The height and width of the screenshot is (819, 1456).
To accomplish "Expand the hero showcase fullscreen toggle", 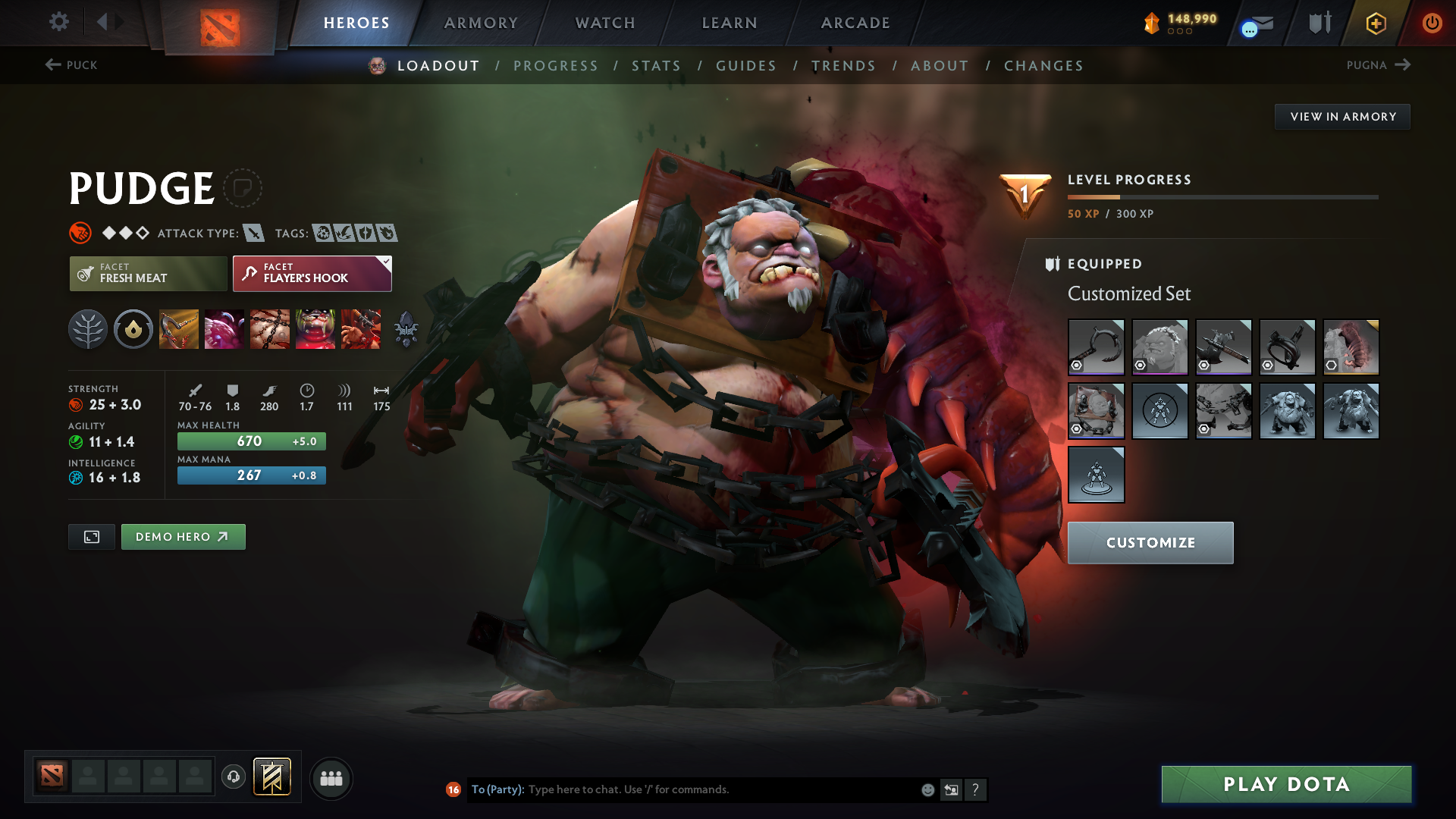I will point(91,536).
